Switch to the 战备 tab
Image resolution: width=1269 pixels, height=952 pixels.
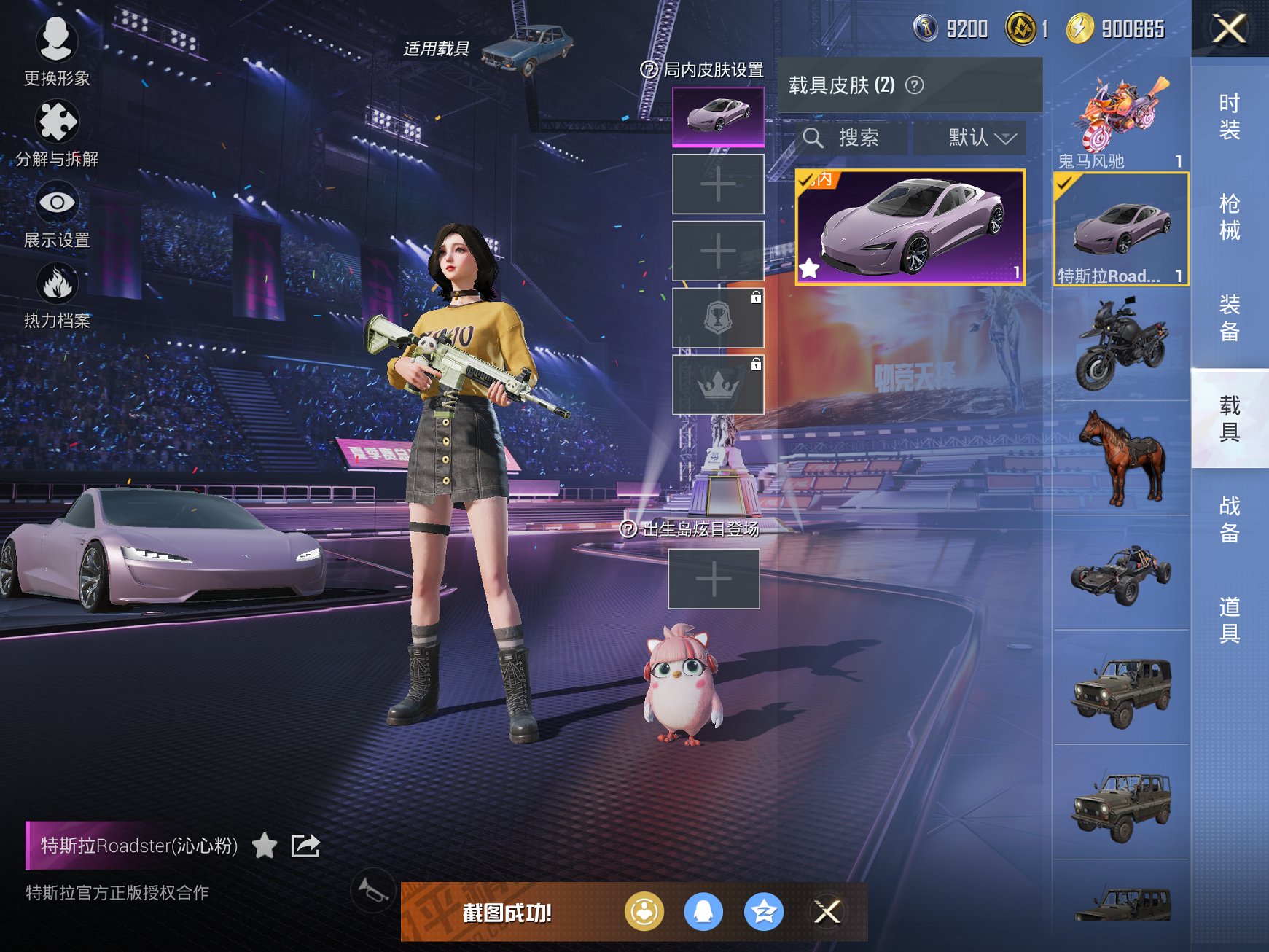click(x=1229, y=519)
